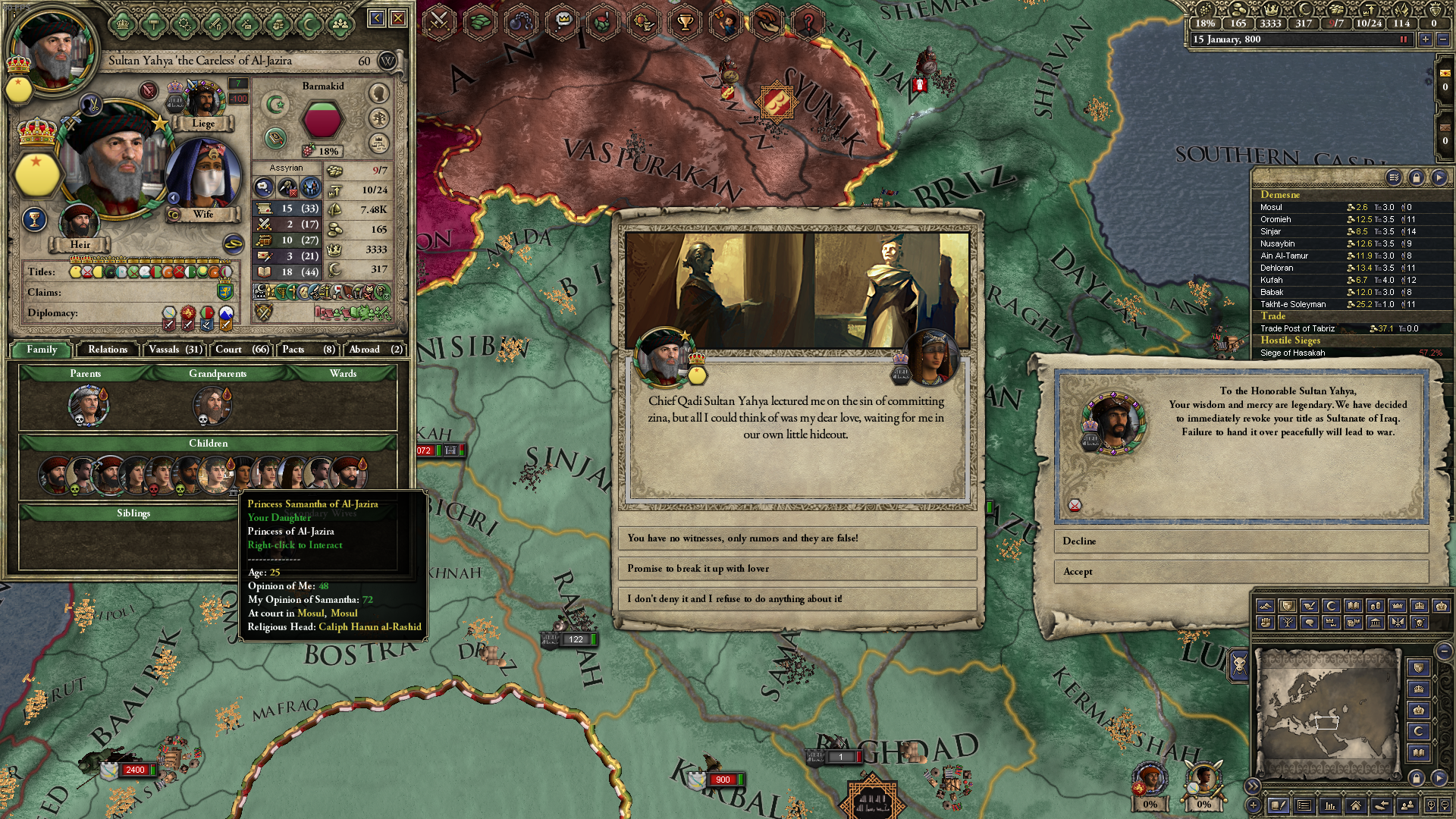Screen dimensions: 1456x819
Task: Choose 'Promise to break it up with lover'
Action: (x=796, y=569)
